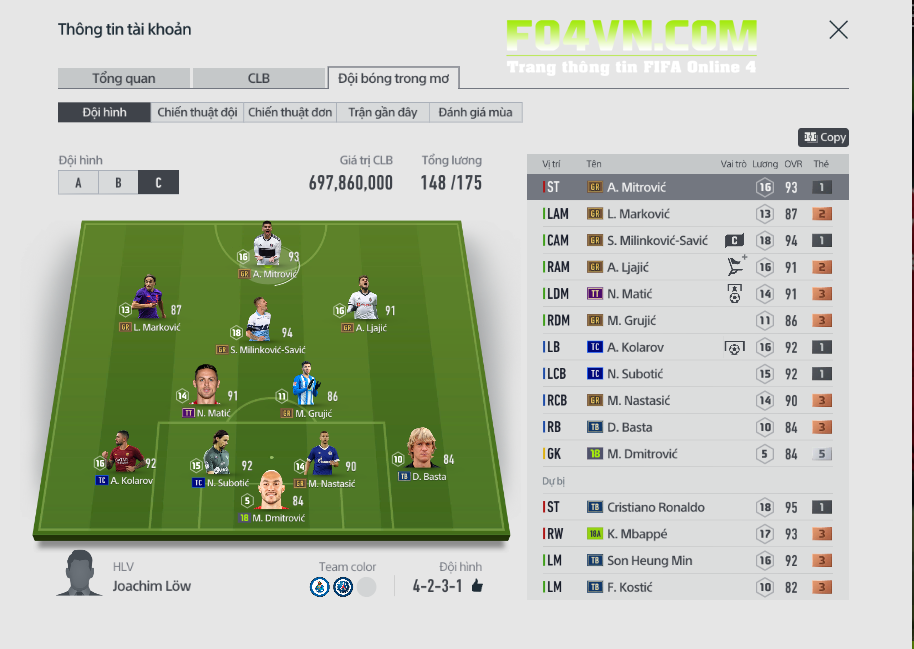
Task: Choose squad formation B
Action: (118, 183)
